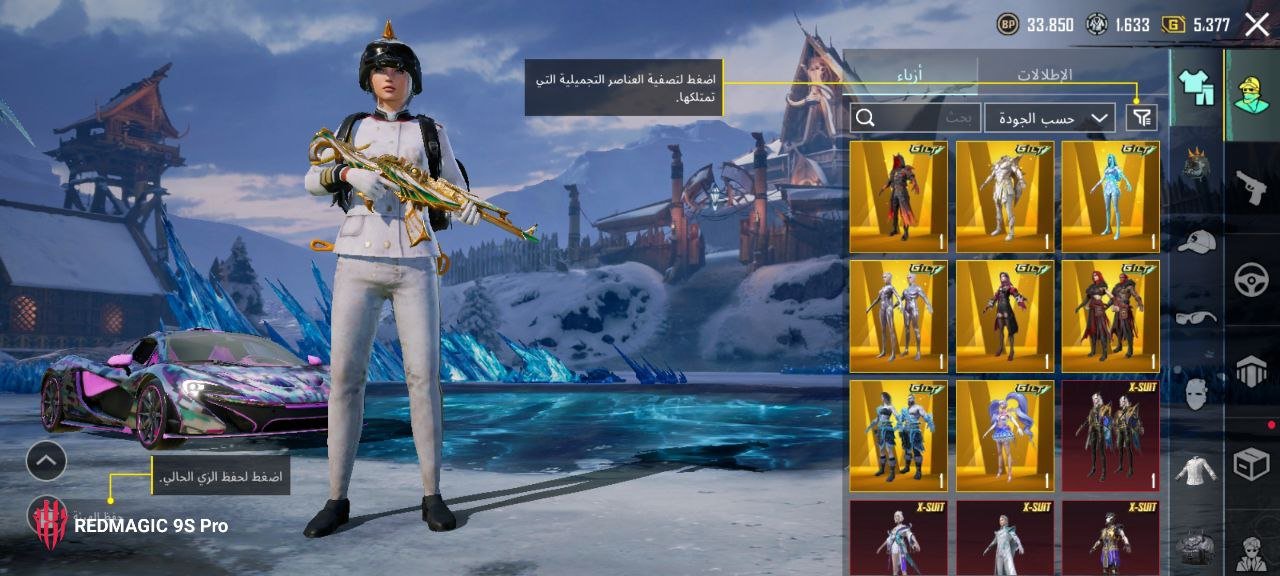Show the cap headwear category
This screenshot has width=1280, height=576.
(x=1196, y=241)
